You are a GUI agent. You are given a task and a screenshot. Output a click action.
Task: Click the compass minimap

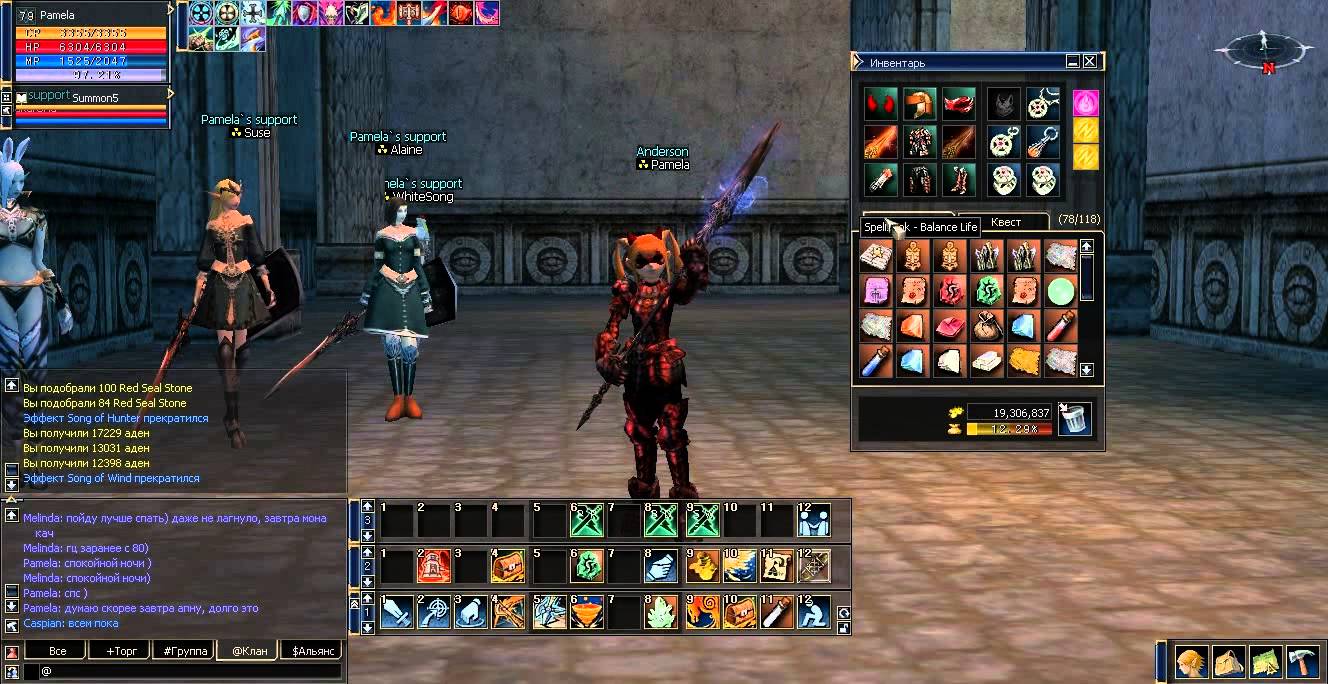coord(1265,47)
